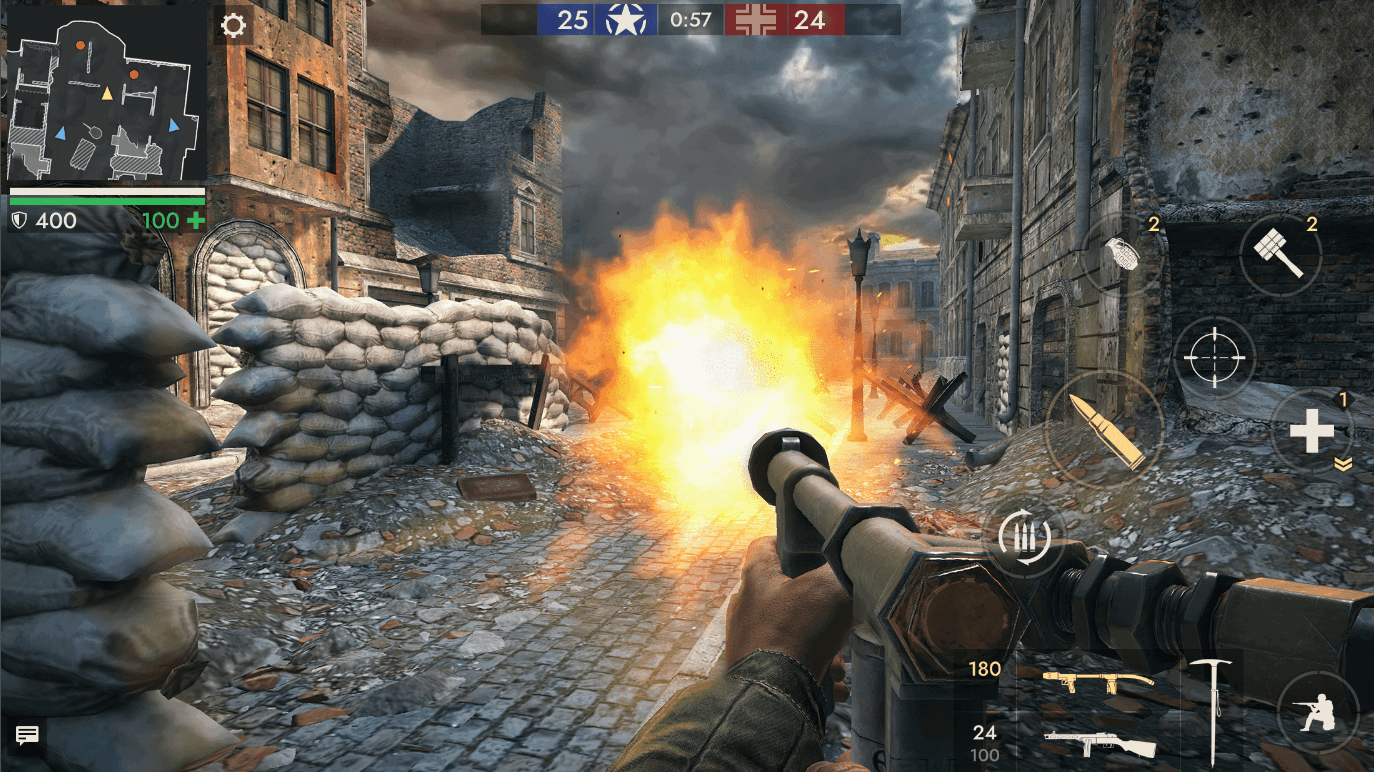The width and height of the screenshot is (1374, 772).
Task: Toggle crouch with the kneeling soldier button
Action: (x=1317, y=712)
